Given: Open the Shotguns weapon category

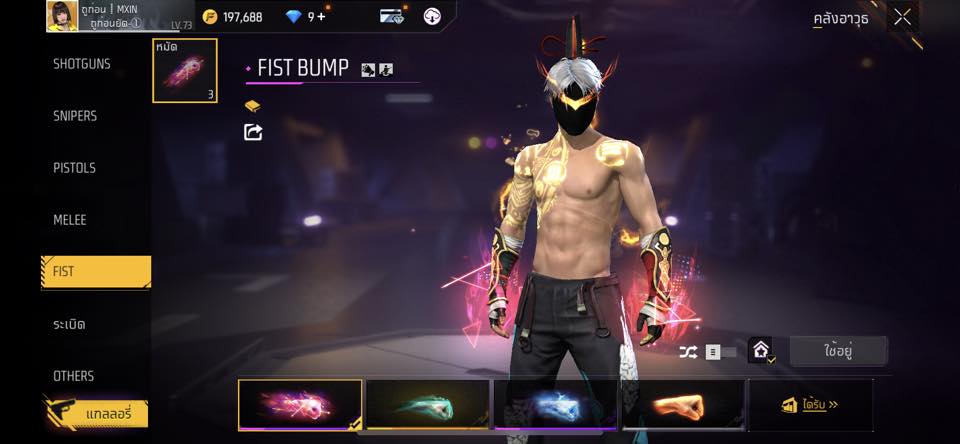Looking at the screenshot, I should (x=82, y=64).
